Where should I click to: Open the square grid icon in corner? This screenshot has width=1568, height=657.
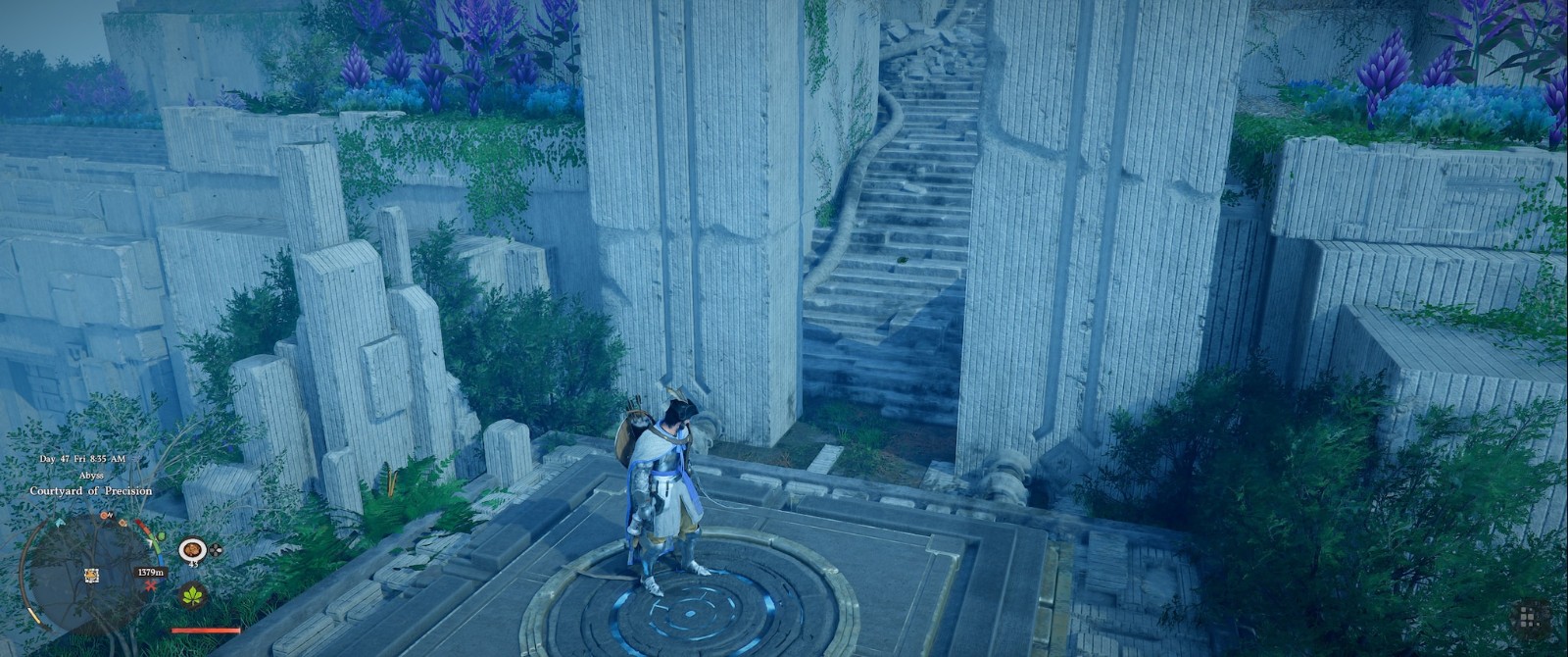coord(1527,618)
